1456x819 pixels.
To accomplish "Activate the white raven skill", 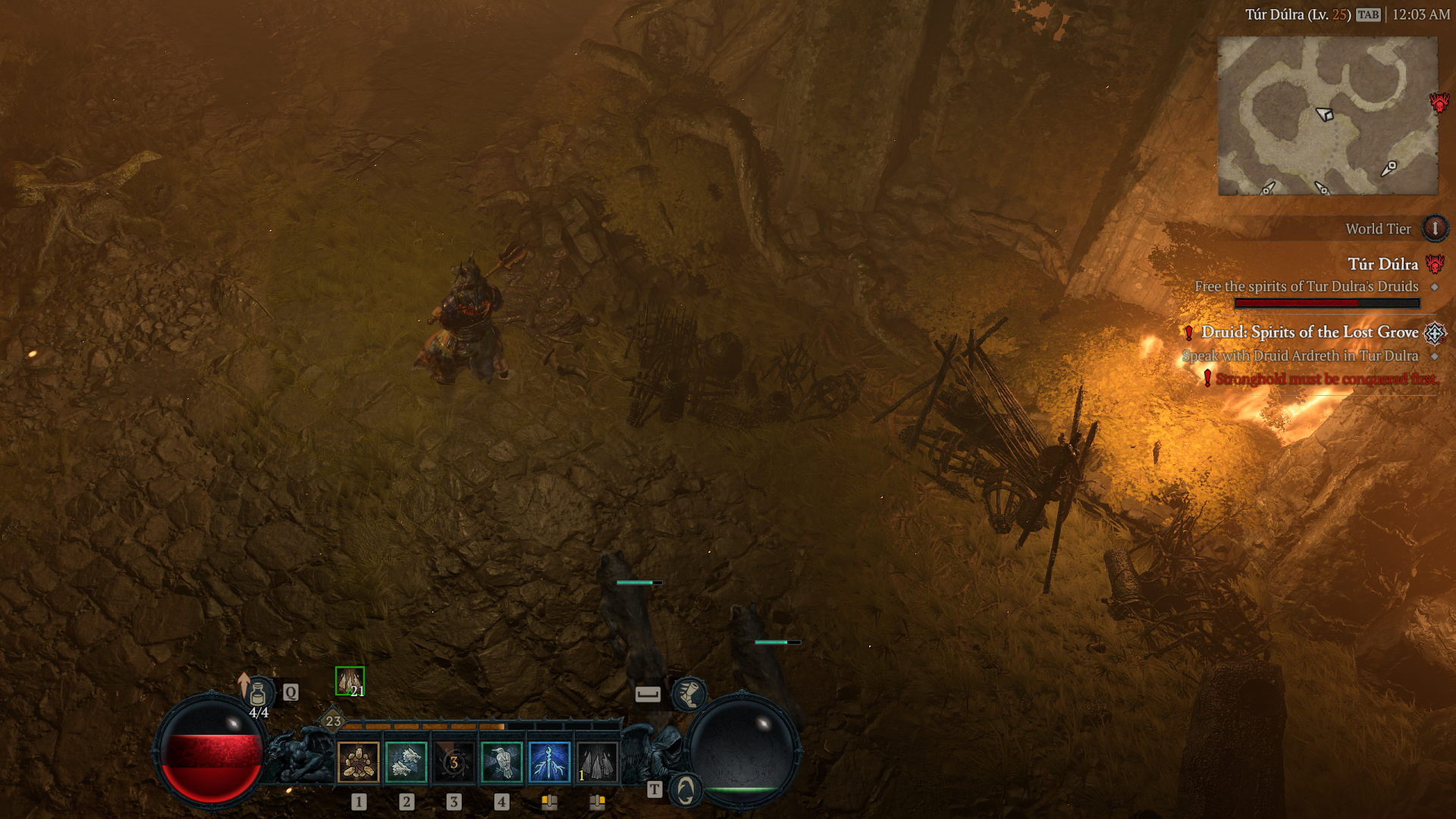I will [x=501, y=762].
